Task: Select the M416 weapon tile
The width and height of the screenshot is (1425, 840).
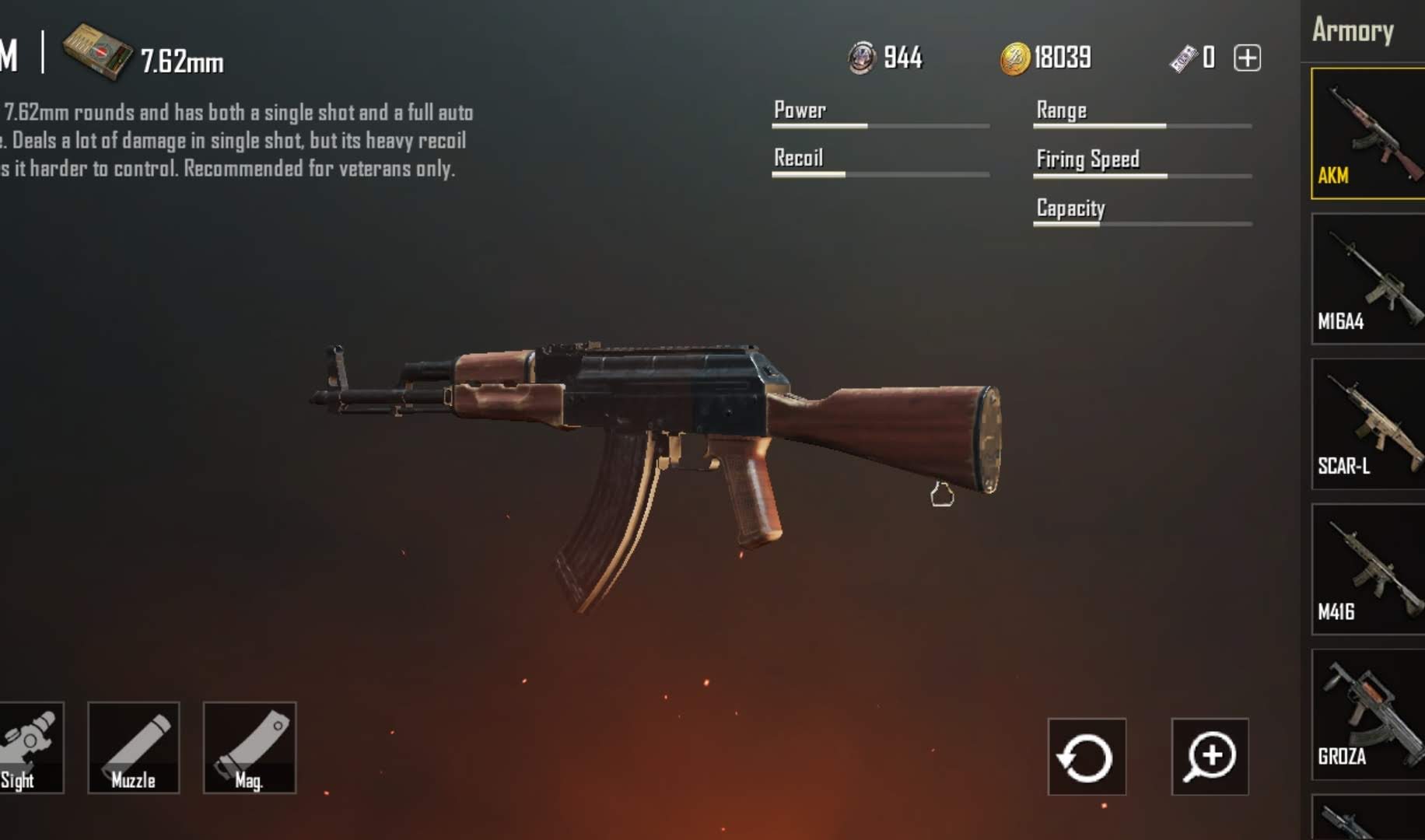Action: point(1367,569)
